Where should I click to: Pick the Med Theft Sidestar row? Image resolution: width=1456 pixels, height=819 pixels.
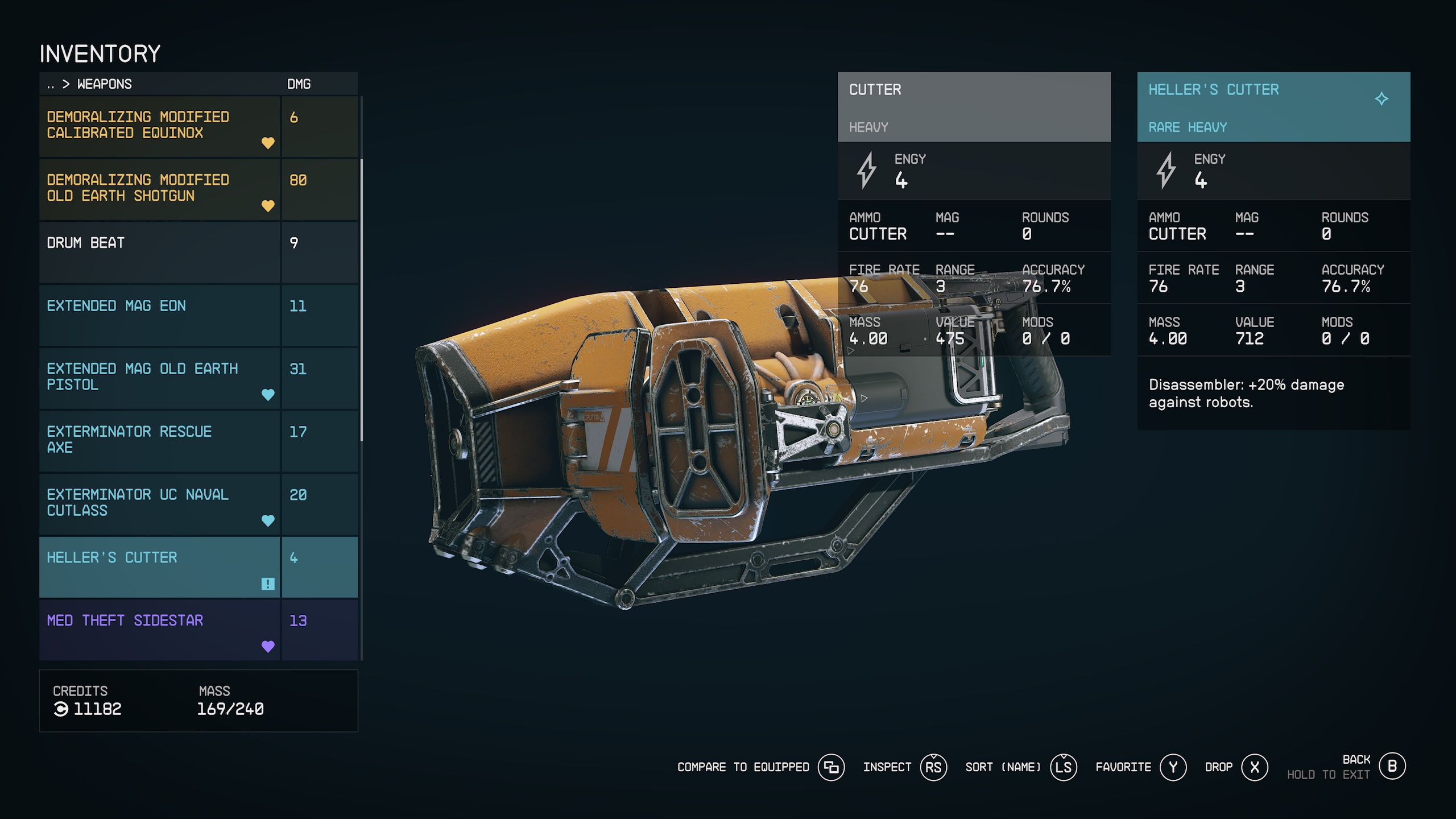coord(159,630)
